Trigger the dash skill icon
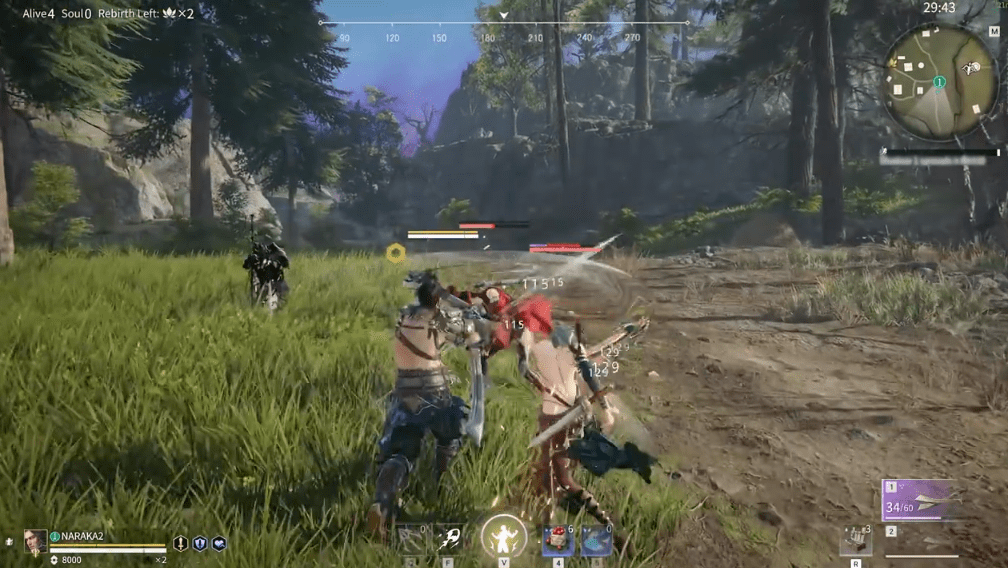The width and height of the screenshot is (1008, 568). 448,539
